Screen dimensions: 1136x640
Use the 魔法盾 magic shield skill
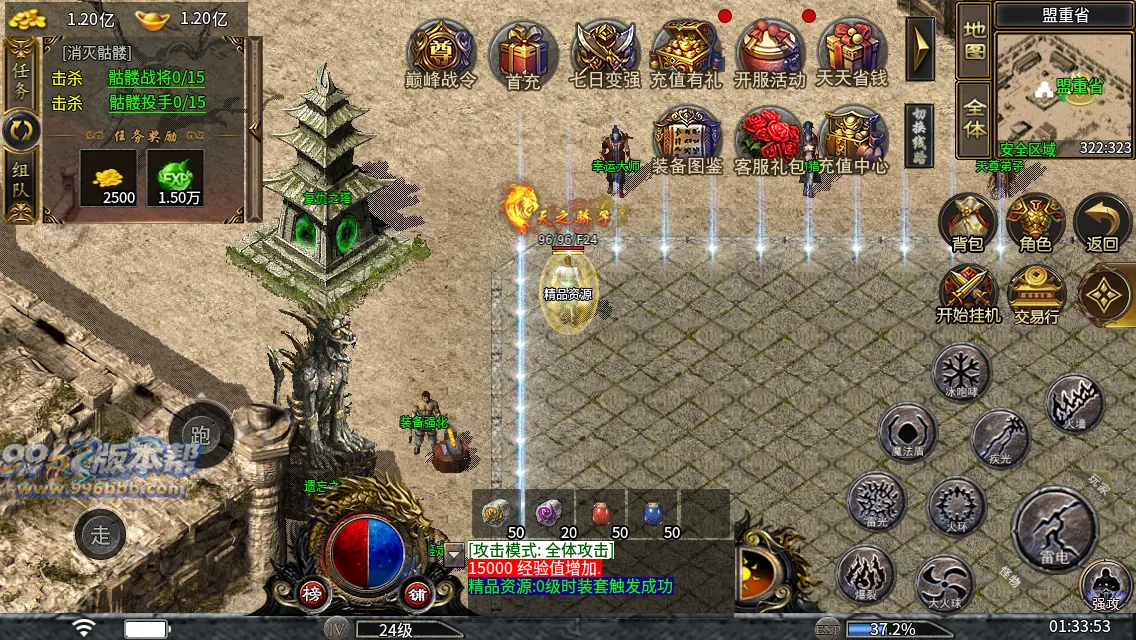pyautogui.click(x=907, y=433)
